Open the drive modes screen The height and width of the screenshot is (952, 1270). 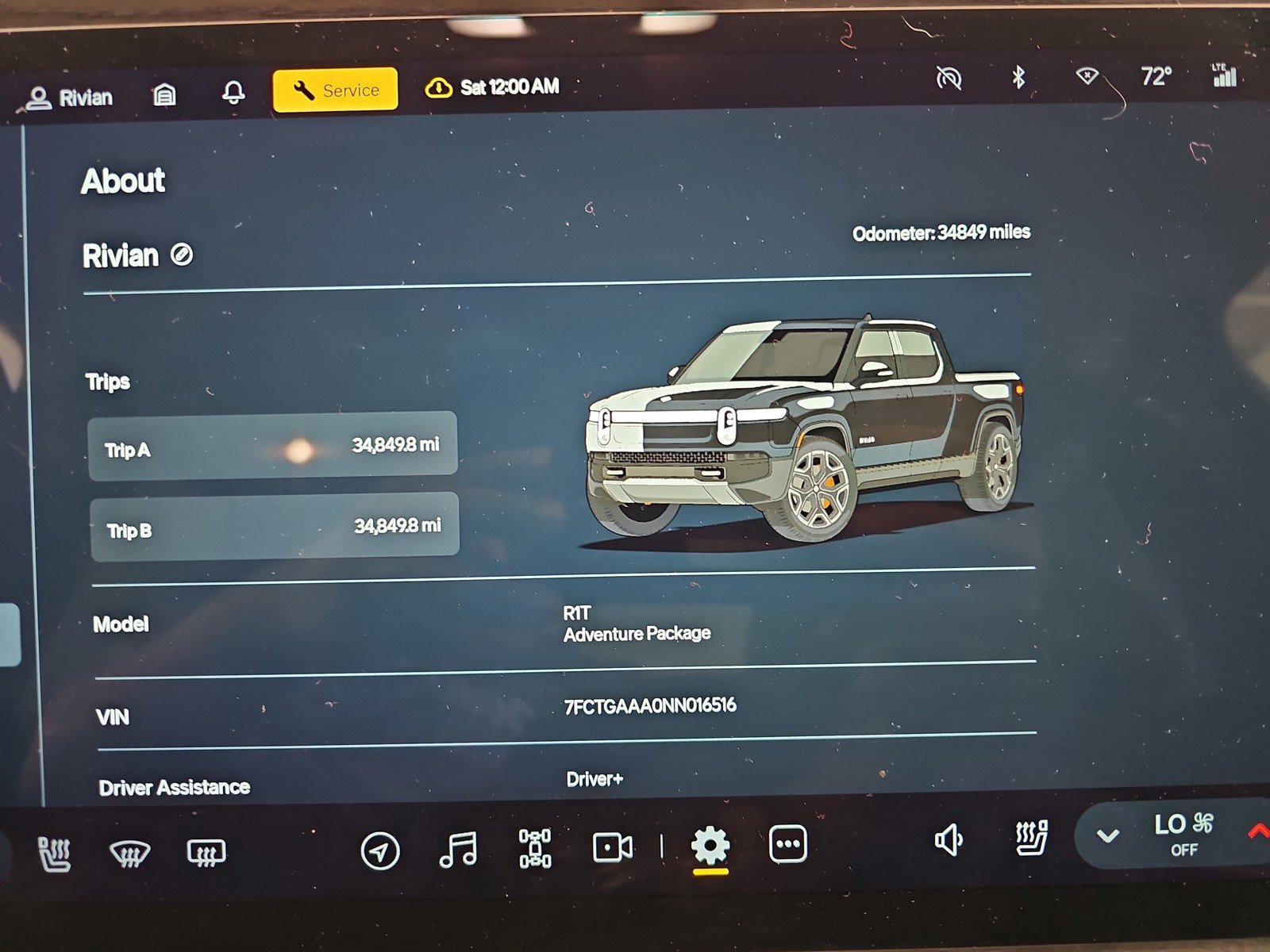point(537,849)
